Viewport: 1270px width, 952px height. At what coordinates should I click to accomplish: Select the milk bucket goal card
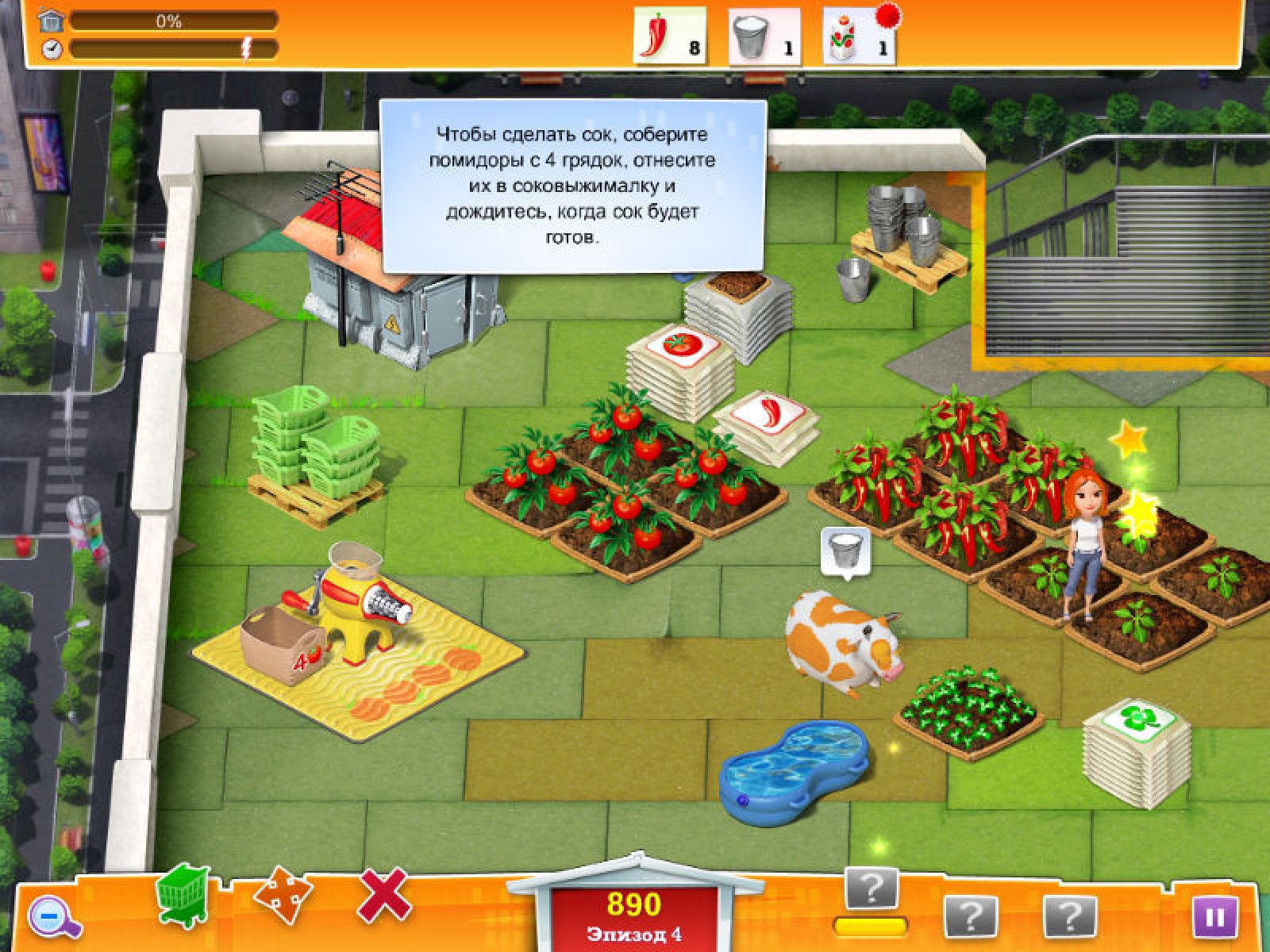click(764, 37)
